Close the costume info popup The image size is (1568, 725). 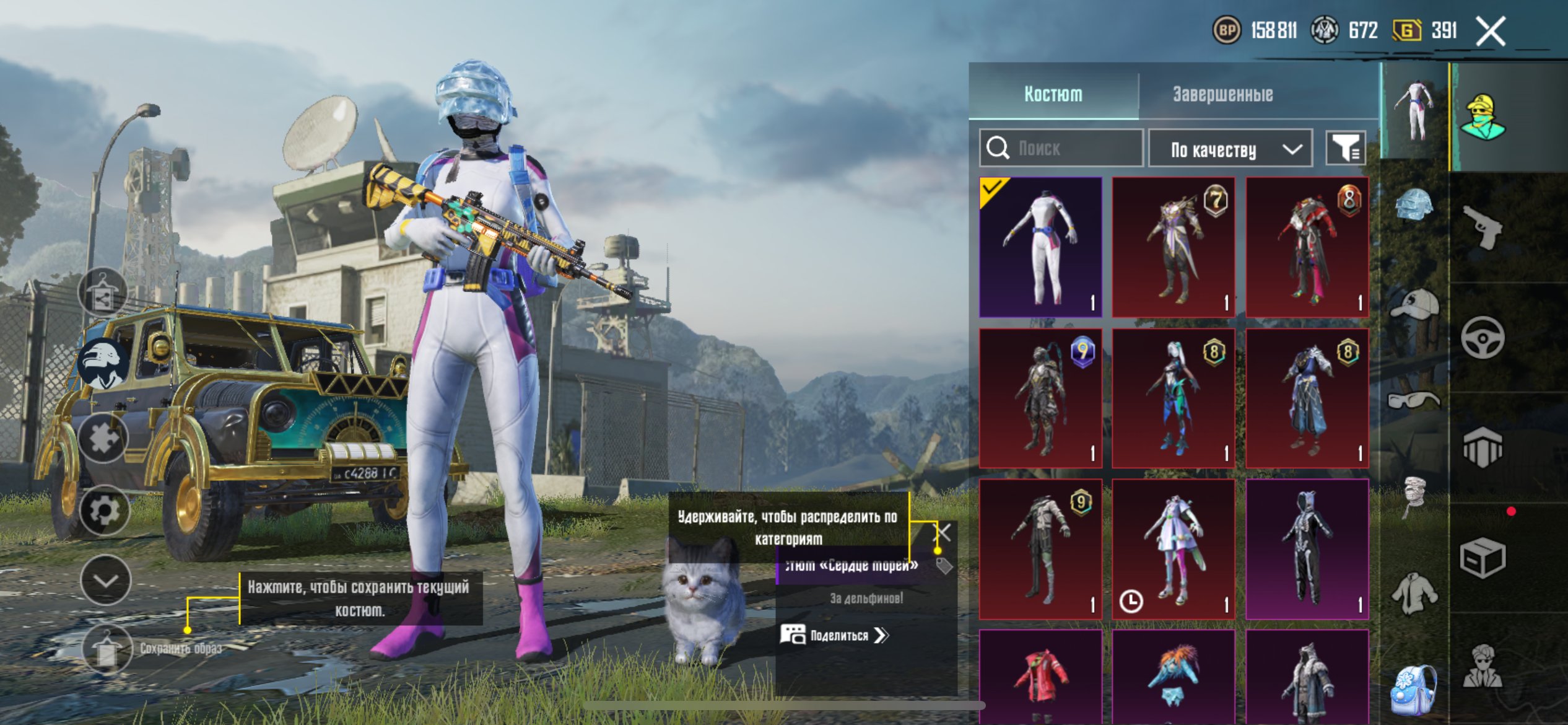pos(943,532)
